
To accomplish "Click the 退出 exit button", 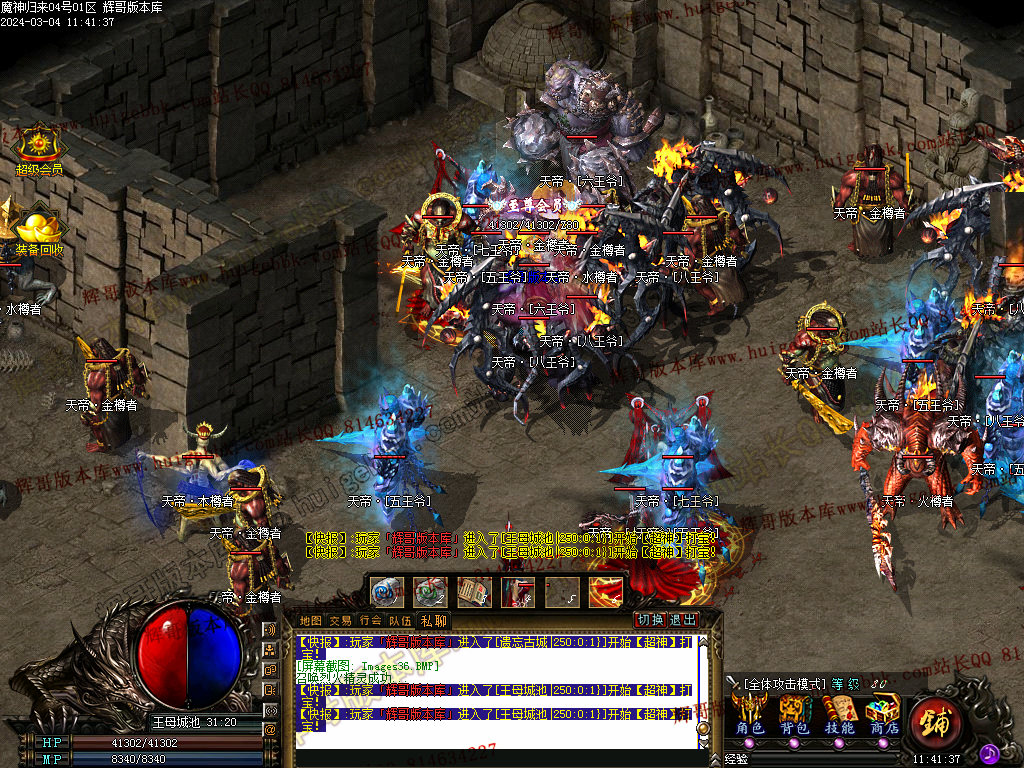I will [683, 619].
